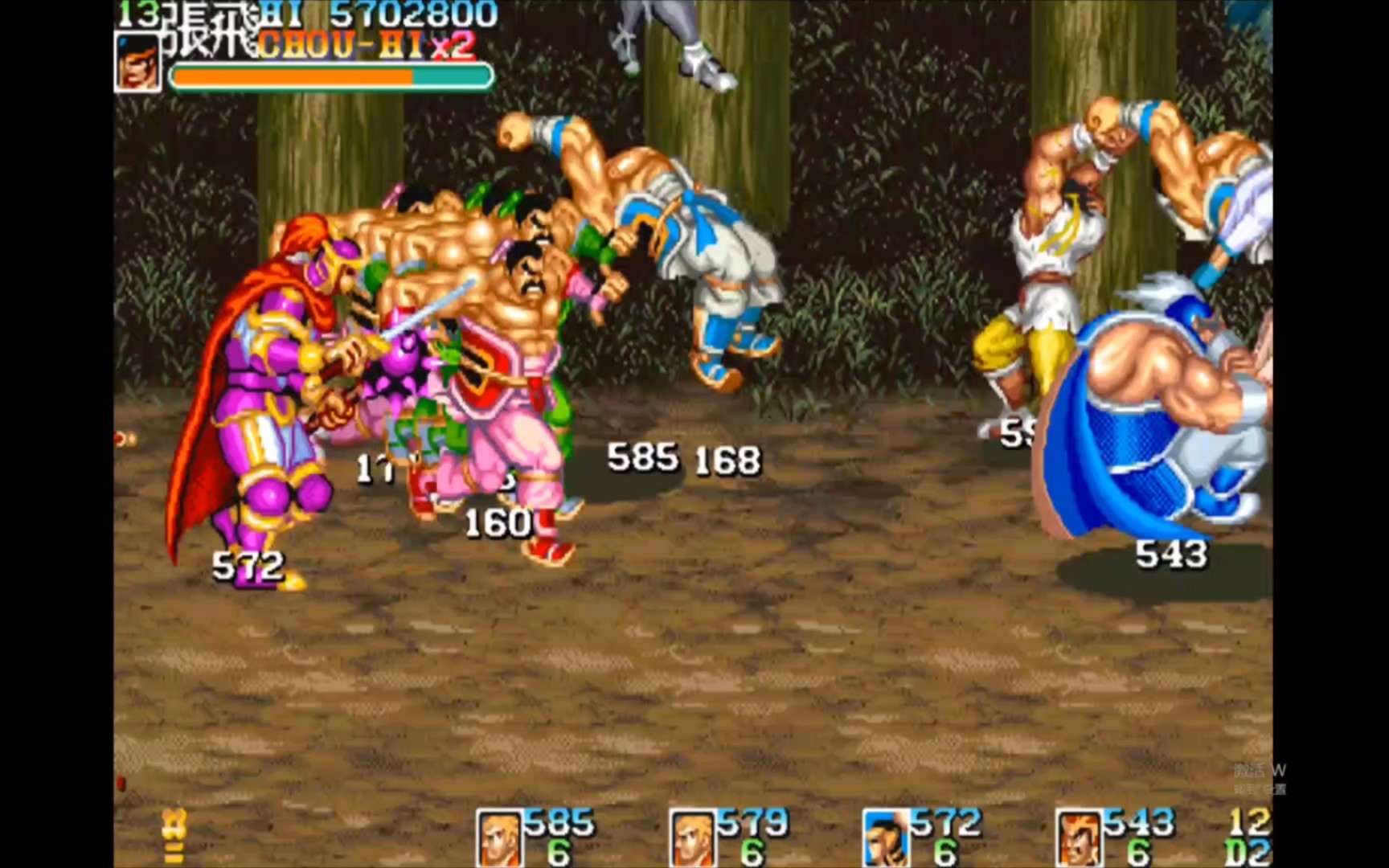Image resolution: width=1389 pixels, height=868 pixels.
Task: Select the blue-background portrait labeled 572
Action: tap(885, 838)
